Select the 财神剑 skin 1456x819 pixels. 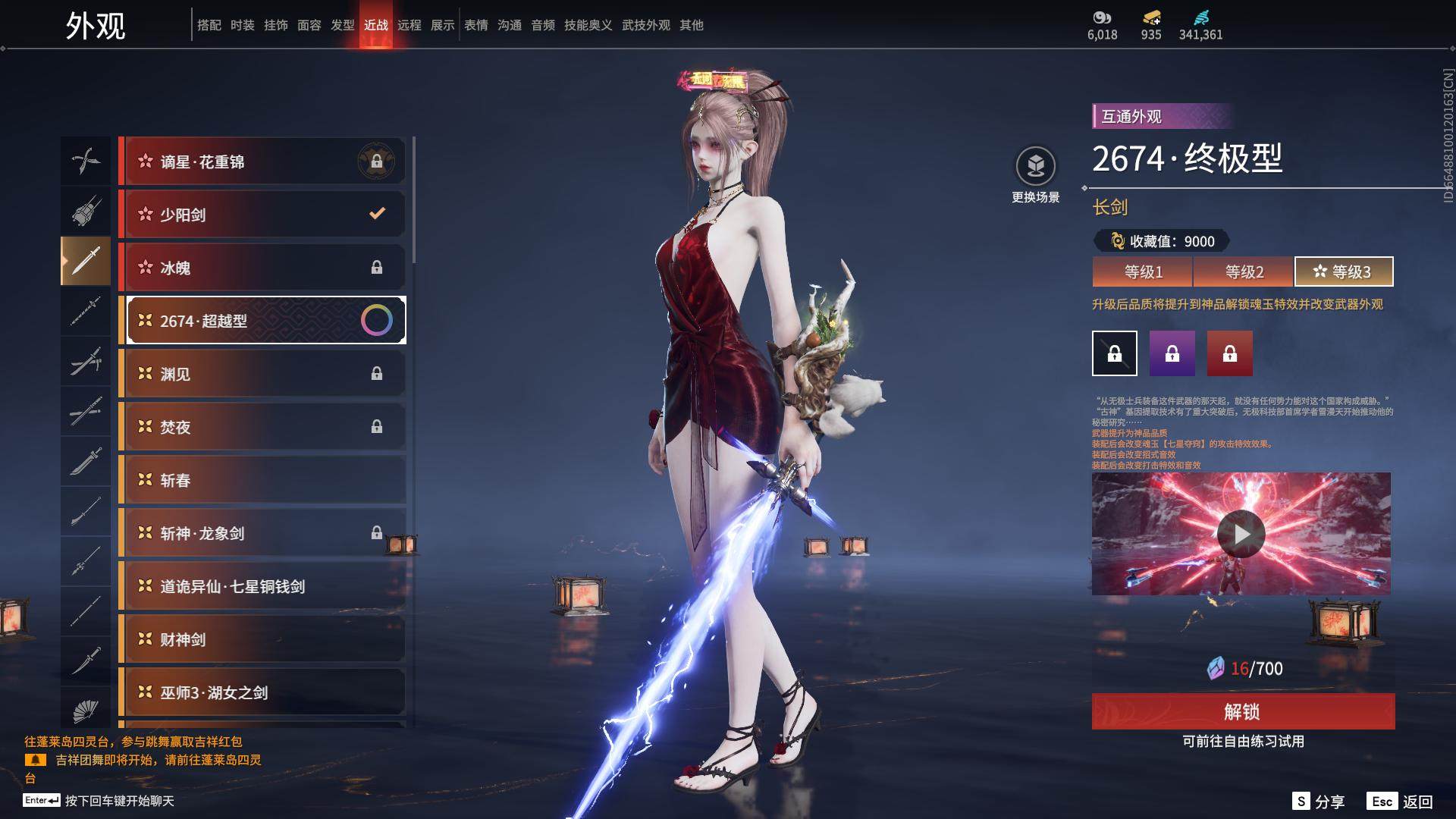pos(262,639)
